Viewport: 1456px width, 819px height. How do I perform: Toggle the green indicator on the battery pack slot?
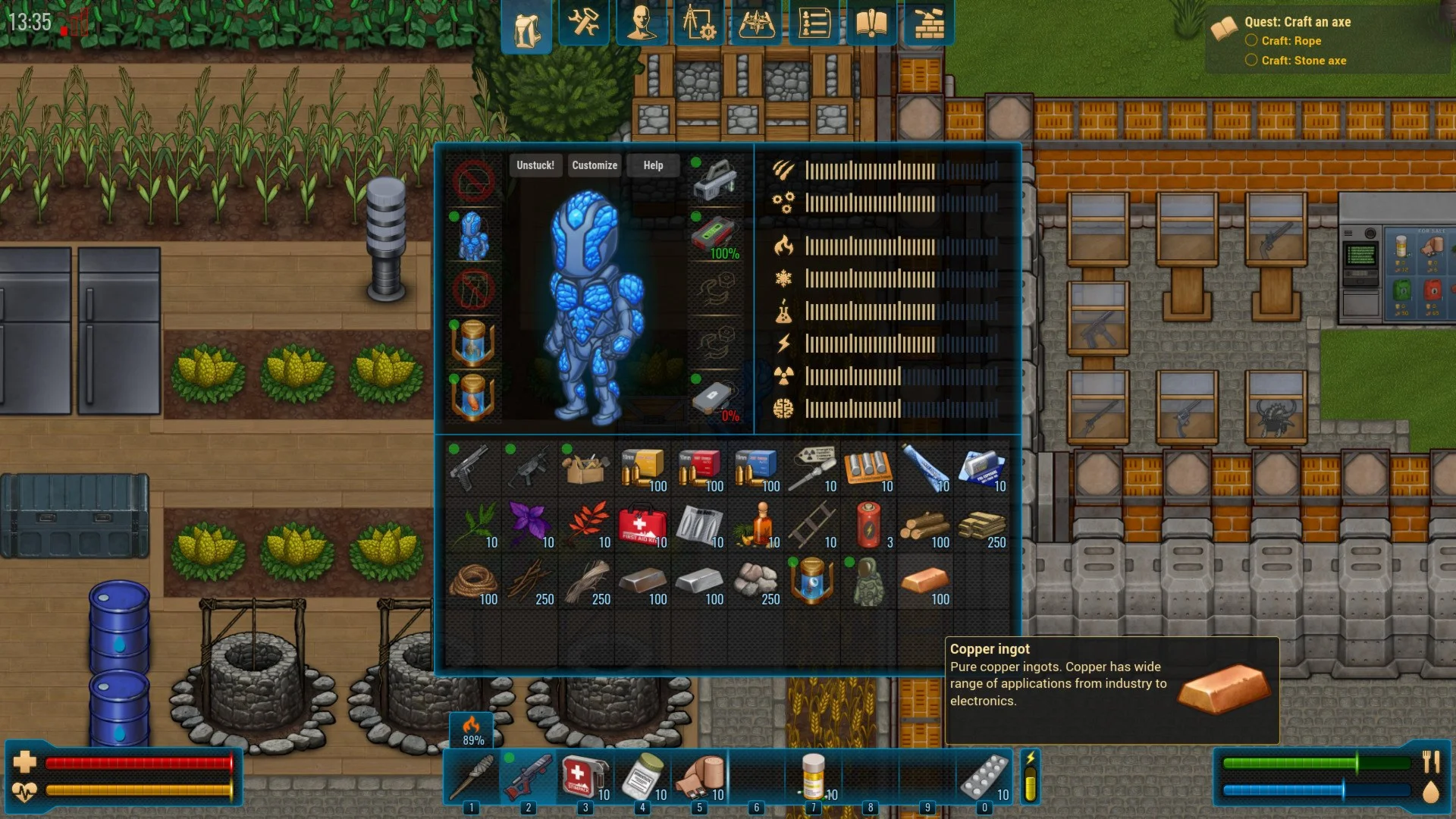click(695, 218)
